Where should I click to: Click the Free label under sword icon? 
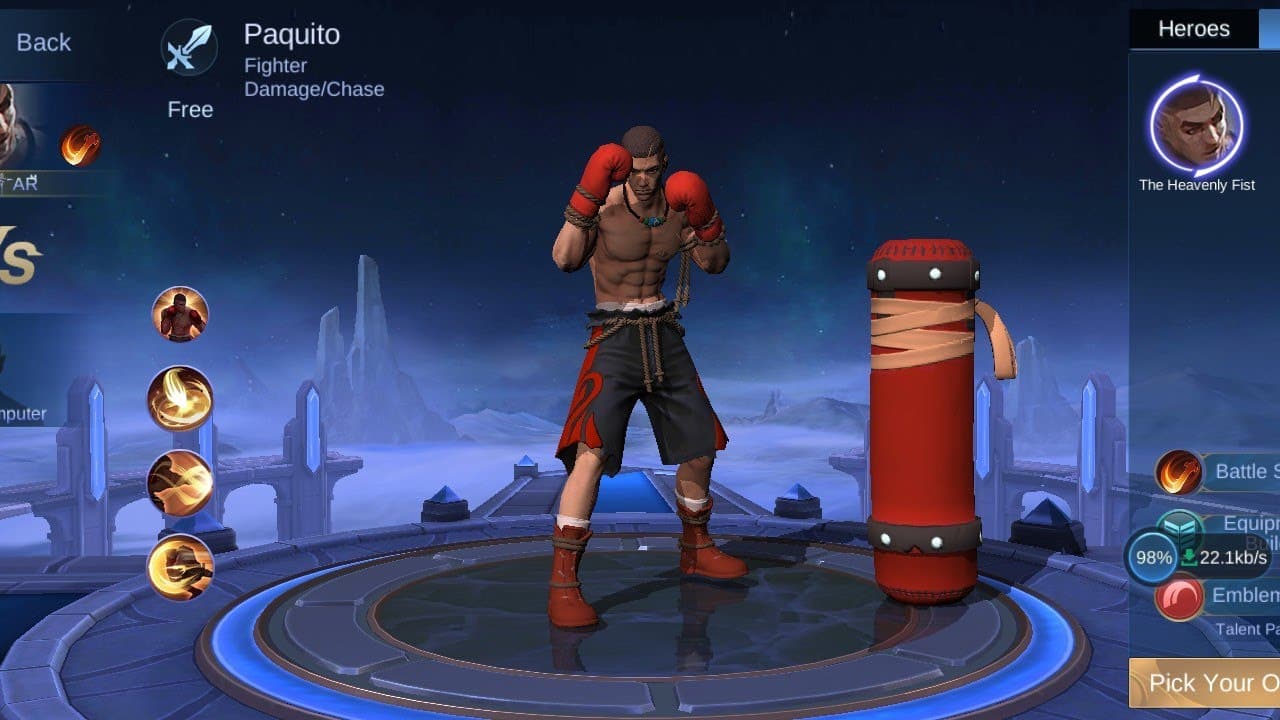189,109
